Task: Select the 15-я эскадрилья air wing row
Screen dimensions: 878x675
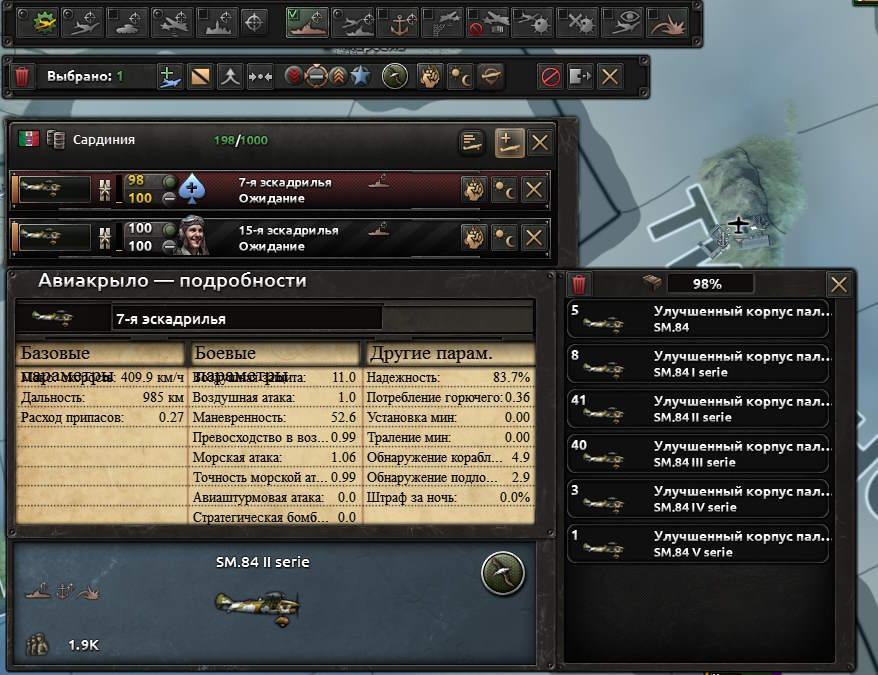Action: point(290,237)
